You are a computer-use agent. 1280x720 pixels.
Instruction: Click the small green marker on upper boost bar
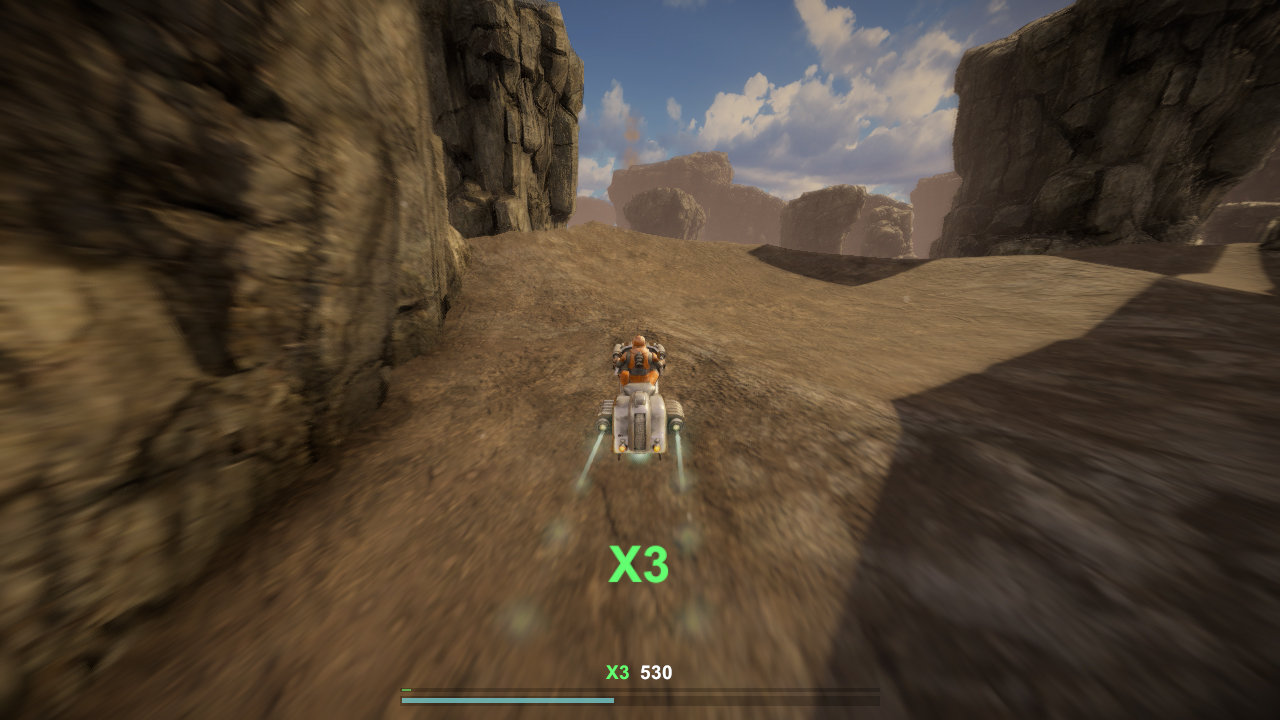click(406, 689)
